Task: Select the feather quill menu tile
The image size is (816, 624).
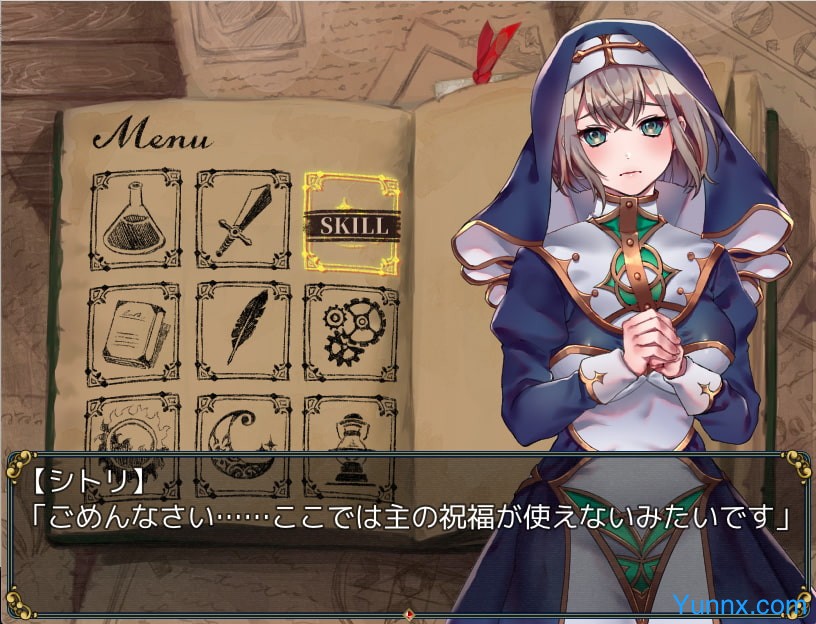Action: click(x=242, y=332)
